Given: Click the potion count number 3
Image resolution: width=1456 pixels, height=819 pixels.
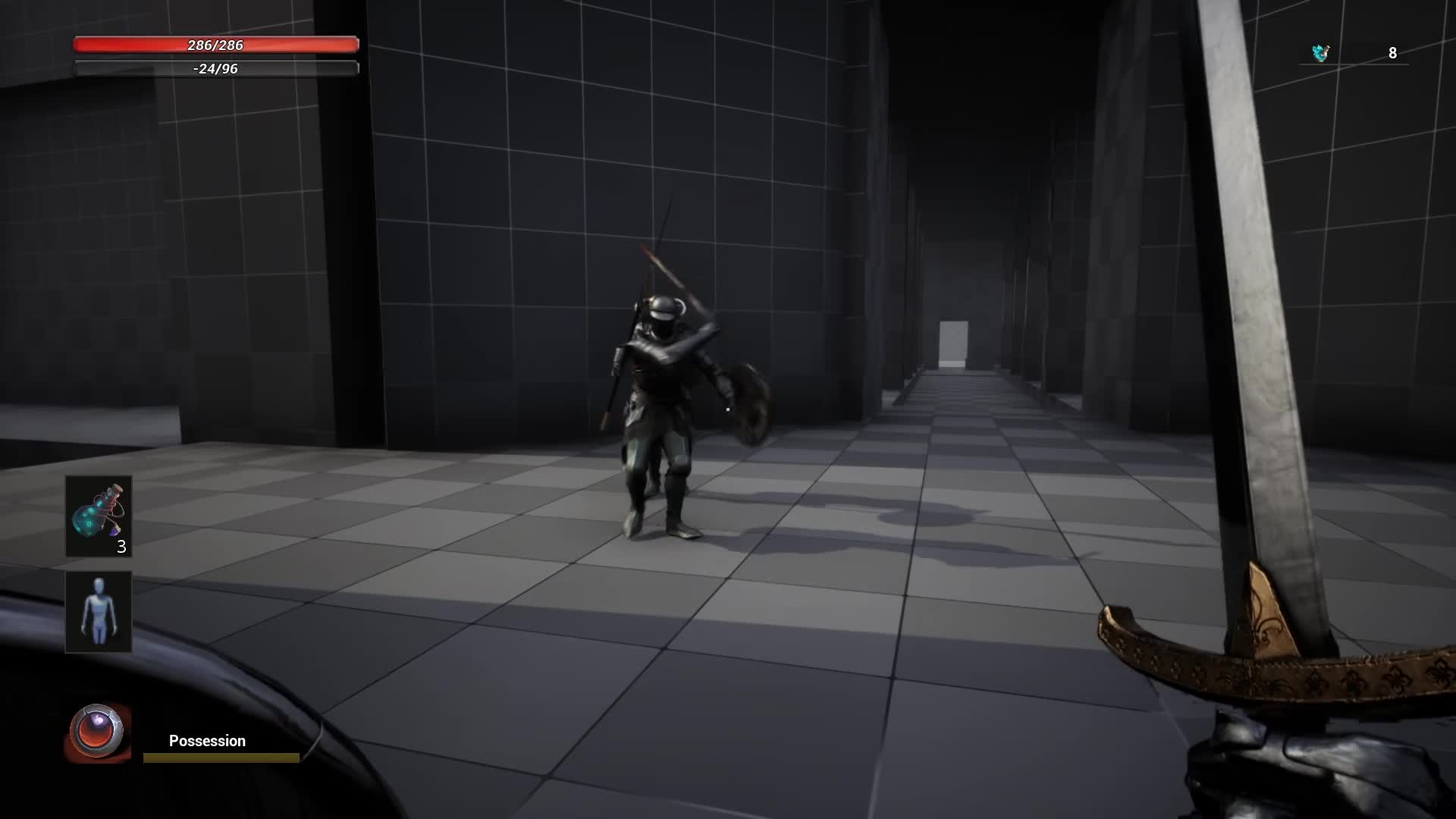Looking at the screenshot, I should pos(121,548).
